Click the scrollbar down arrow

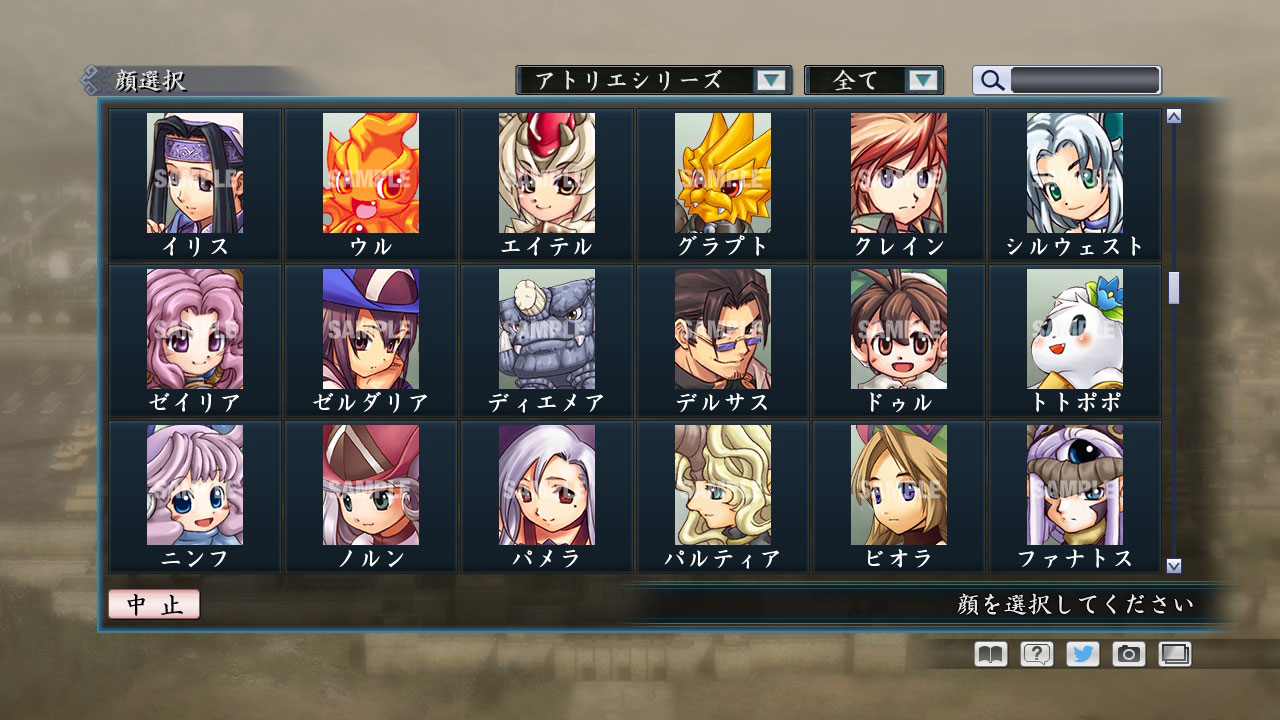(1172, 564)
